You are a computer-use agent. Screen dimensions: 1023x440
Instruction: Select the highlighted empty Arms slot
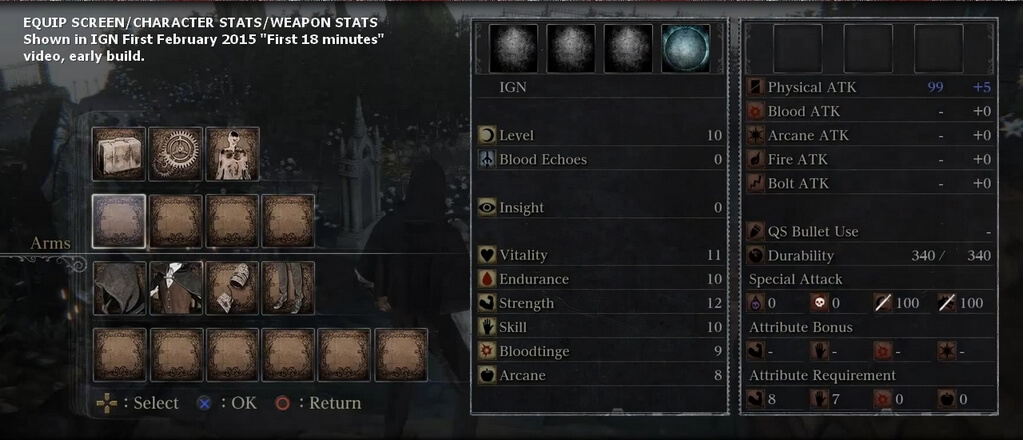pos(119,220)
